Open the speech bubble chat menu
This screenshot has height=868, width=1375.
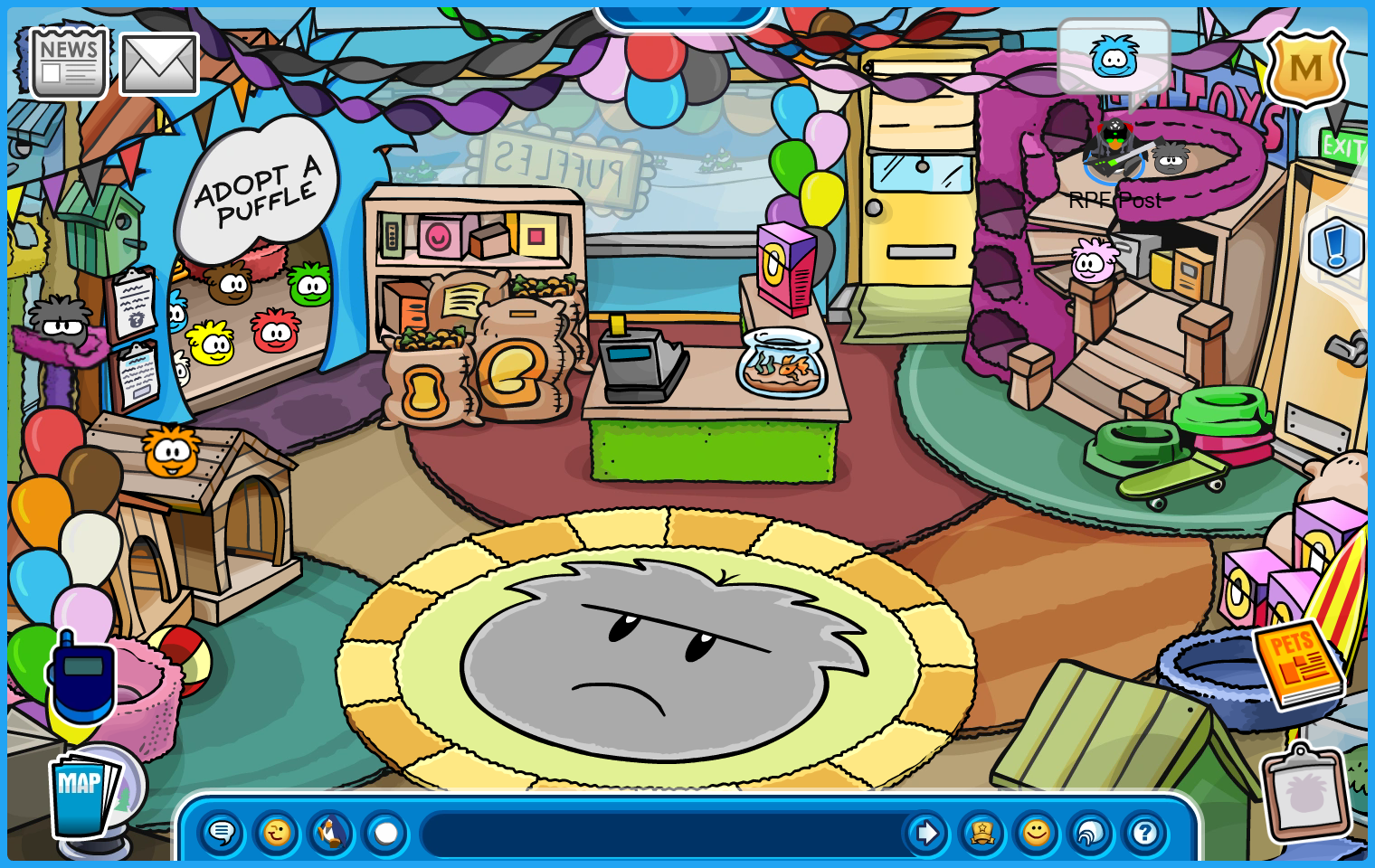tap(221, 832)
